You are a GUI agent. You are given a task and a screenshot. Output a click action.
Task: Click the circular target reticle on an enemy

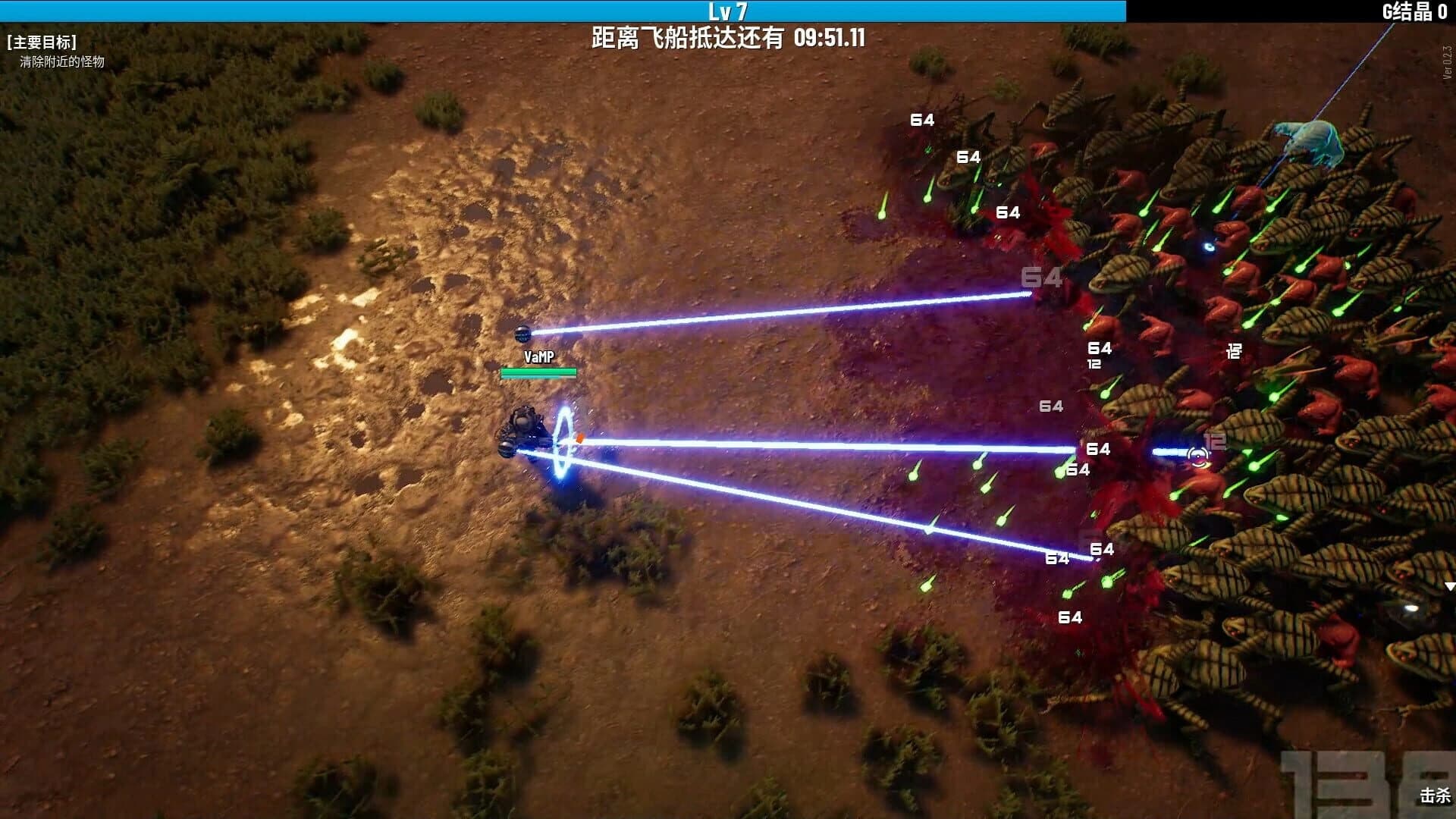(1197, 456)
